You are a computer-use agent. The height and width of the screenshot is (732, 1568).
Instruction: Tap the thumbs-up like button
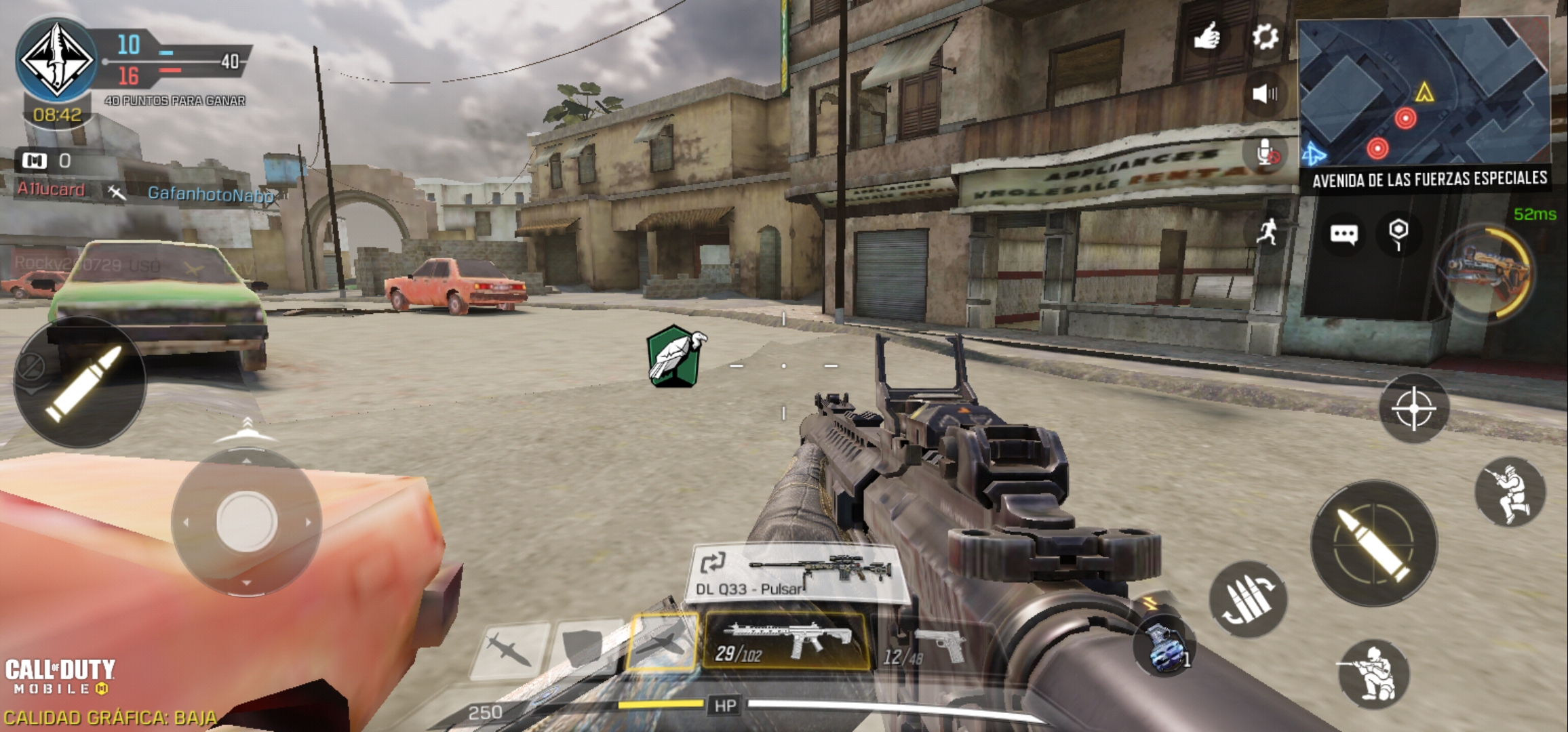(1207, 37)
